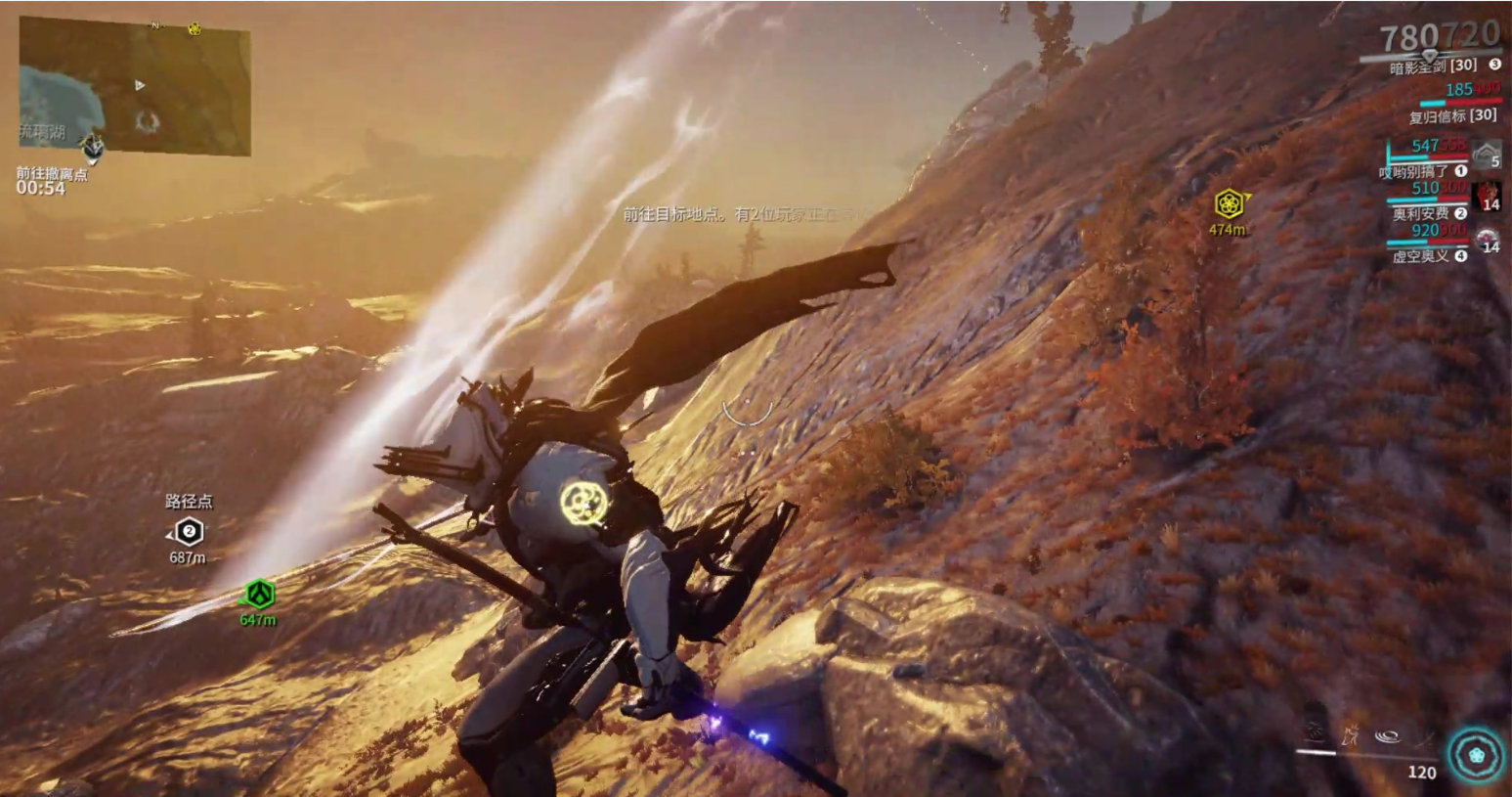Open the minimap showing 琉璃湖
The width and height of the screenshot is (1512, 797).
pyautogui.click(x=135, y=86)
